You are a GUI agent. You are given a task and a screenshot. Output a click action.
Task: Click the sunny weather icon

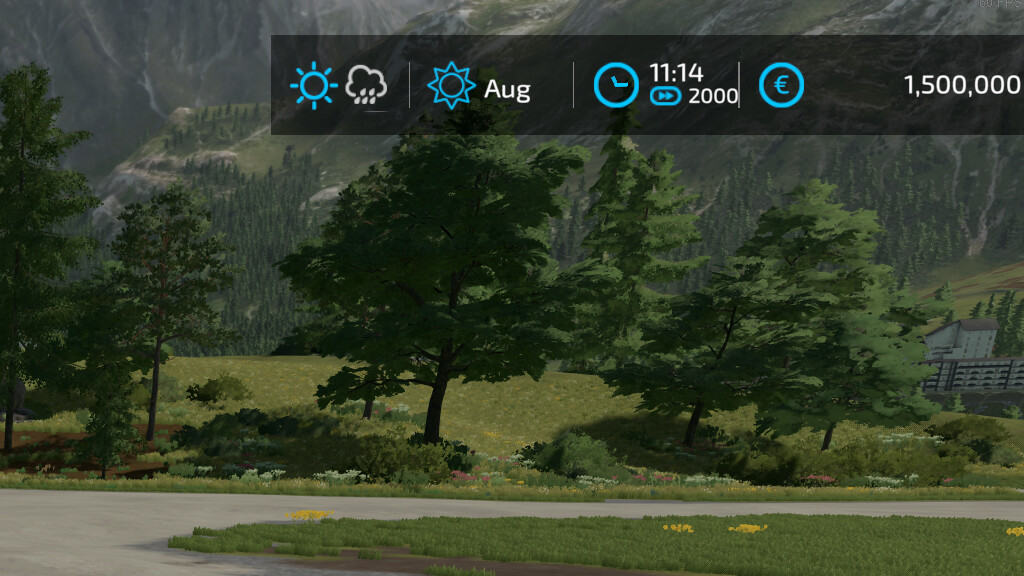pyautogui.click(x=313, y=86)
